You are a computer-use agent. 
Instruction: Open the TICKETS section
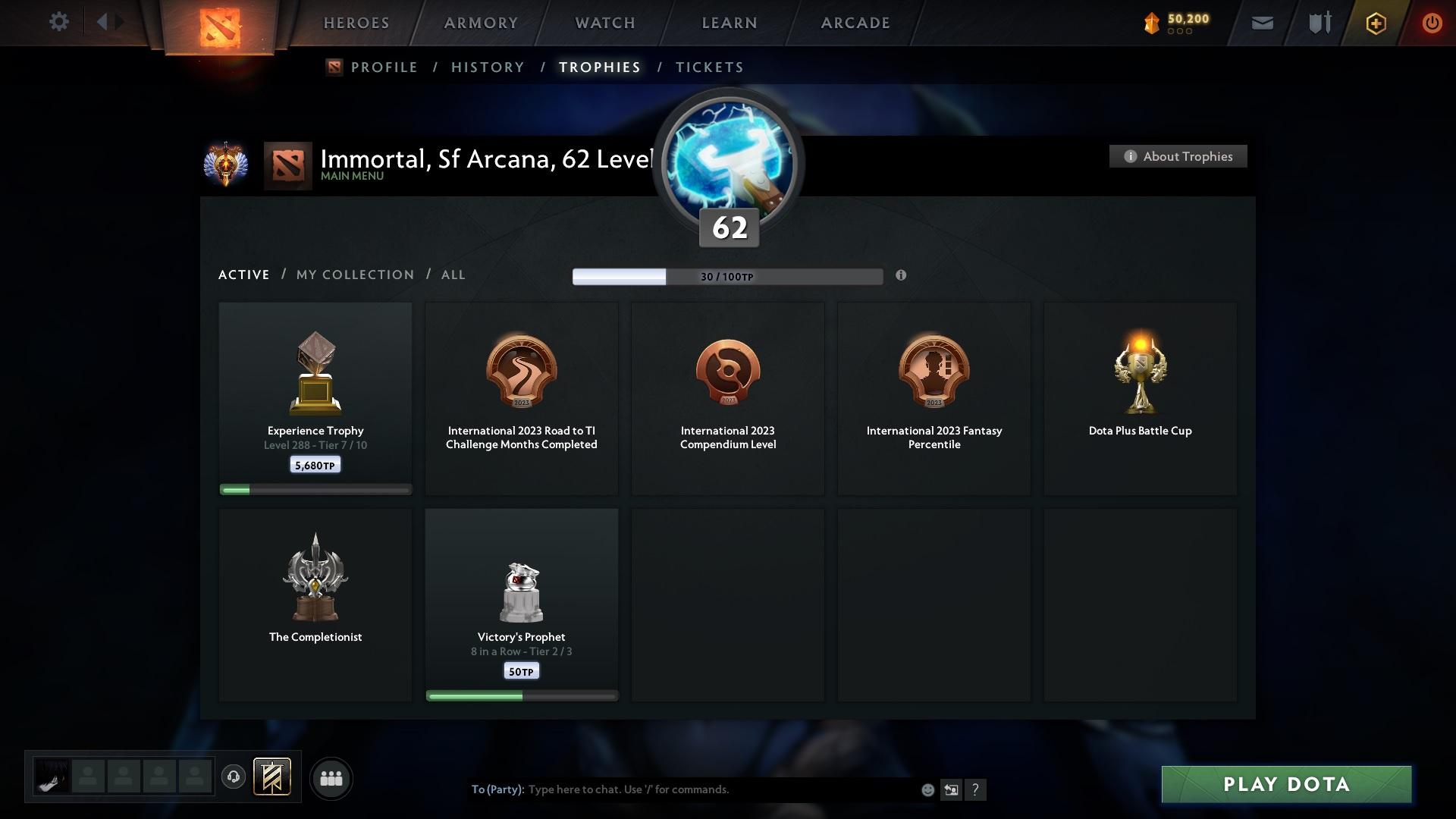tap(708, 67)
